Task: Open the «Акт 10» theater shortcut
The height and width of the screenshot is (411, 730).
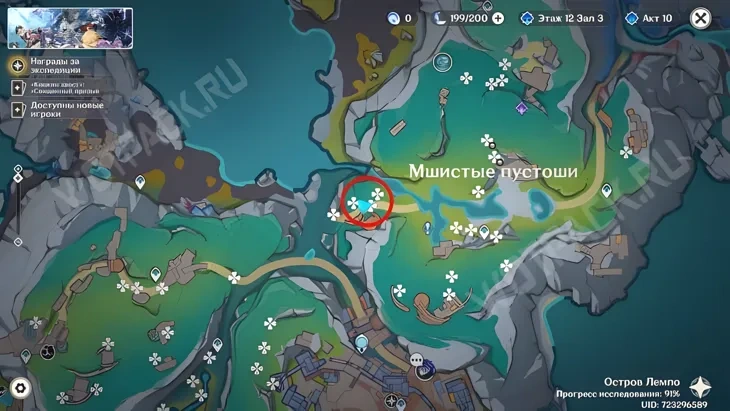Action: tap(648, 18)
